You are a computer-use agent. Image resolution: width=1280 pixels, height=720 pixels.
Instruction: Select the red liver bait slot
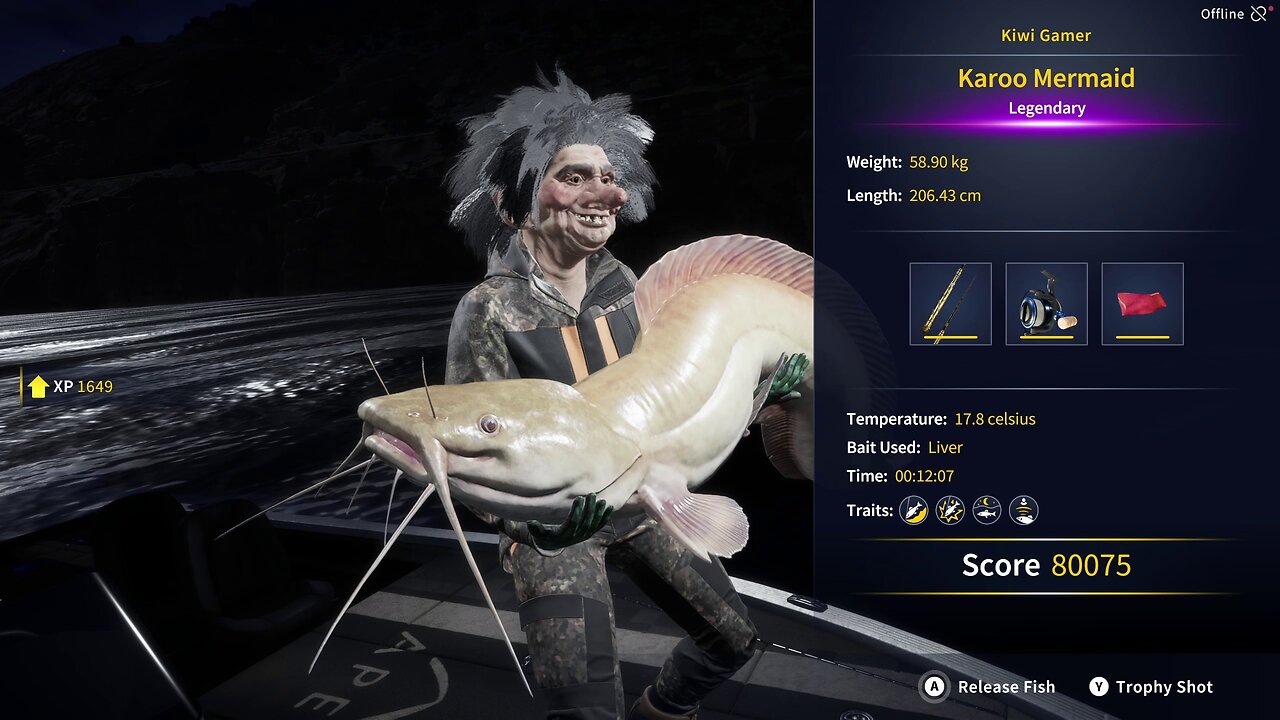coord(1142,304)
